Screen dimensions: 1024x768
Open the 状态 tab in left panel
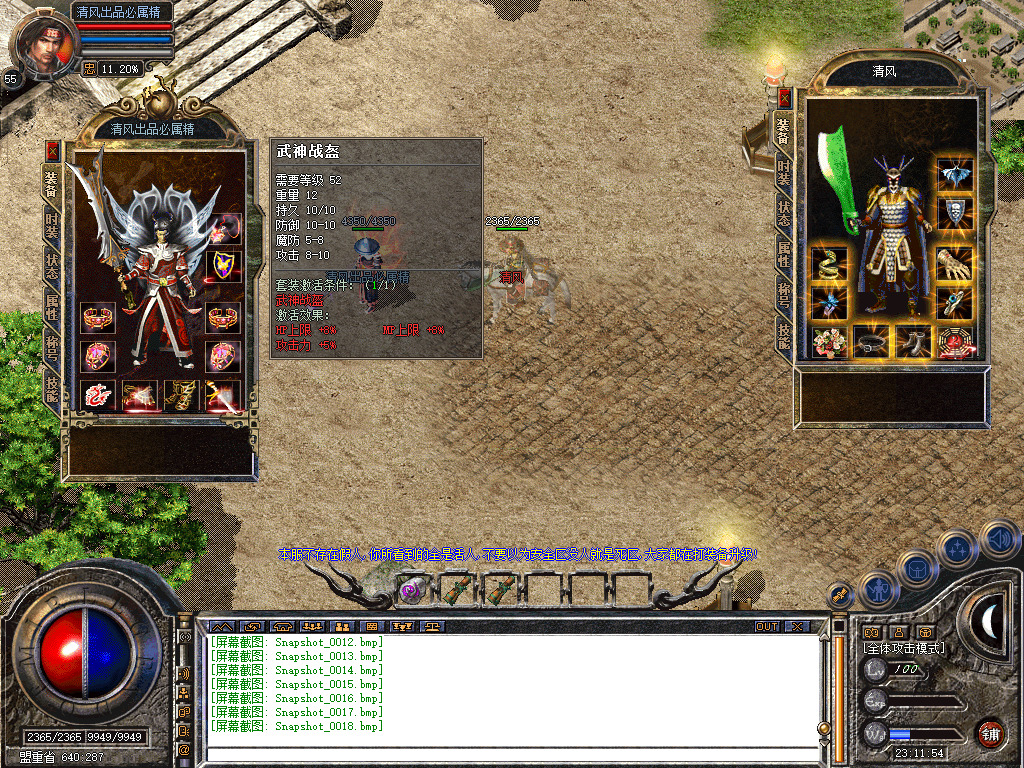click(52, 268)
